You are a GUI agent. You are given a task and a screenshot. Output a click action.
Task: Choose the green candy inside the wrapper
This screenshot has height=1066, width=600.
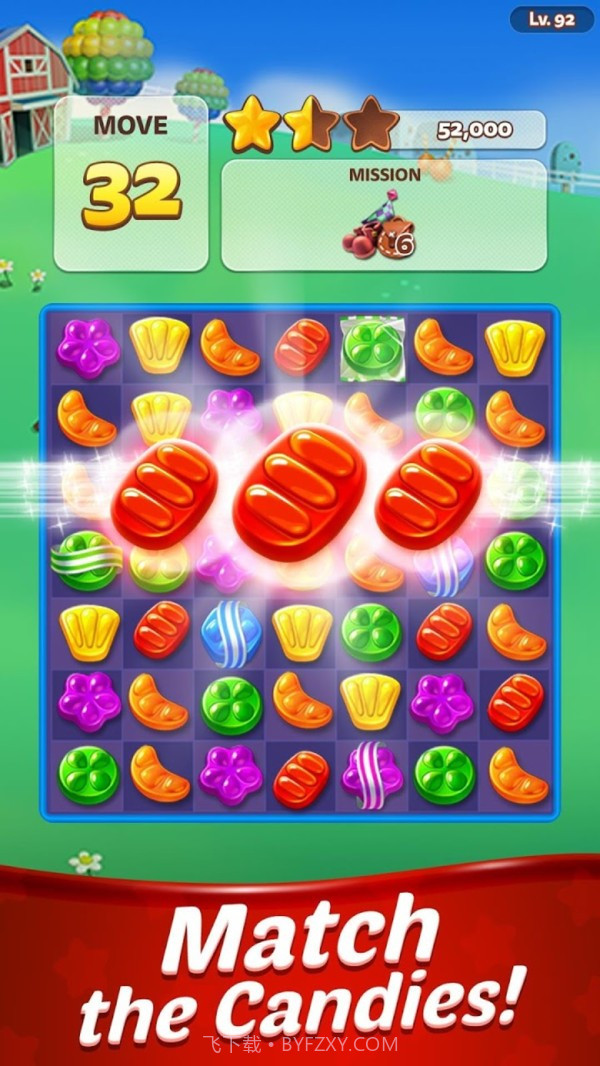[x=371, y=346]
